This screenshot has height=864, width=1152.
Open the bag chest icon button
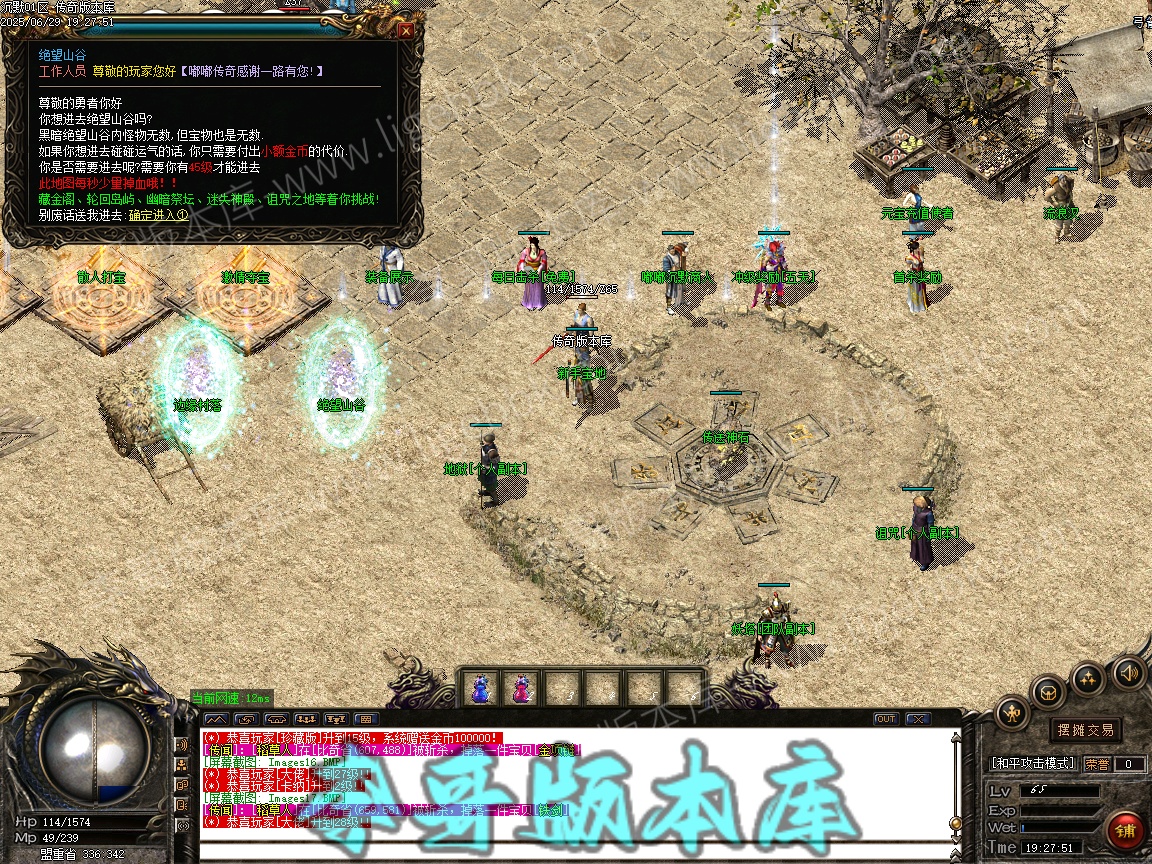(x=1049, y=691)
